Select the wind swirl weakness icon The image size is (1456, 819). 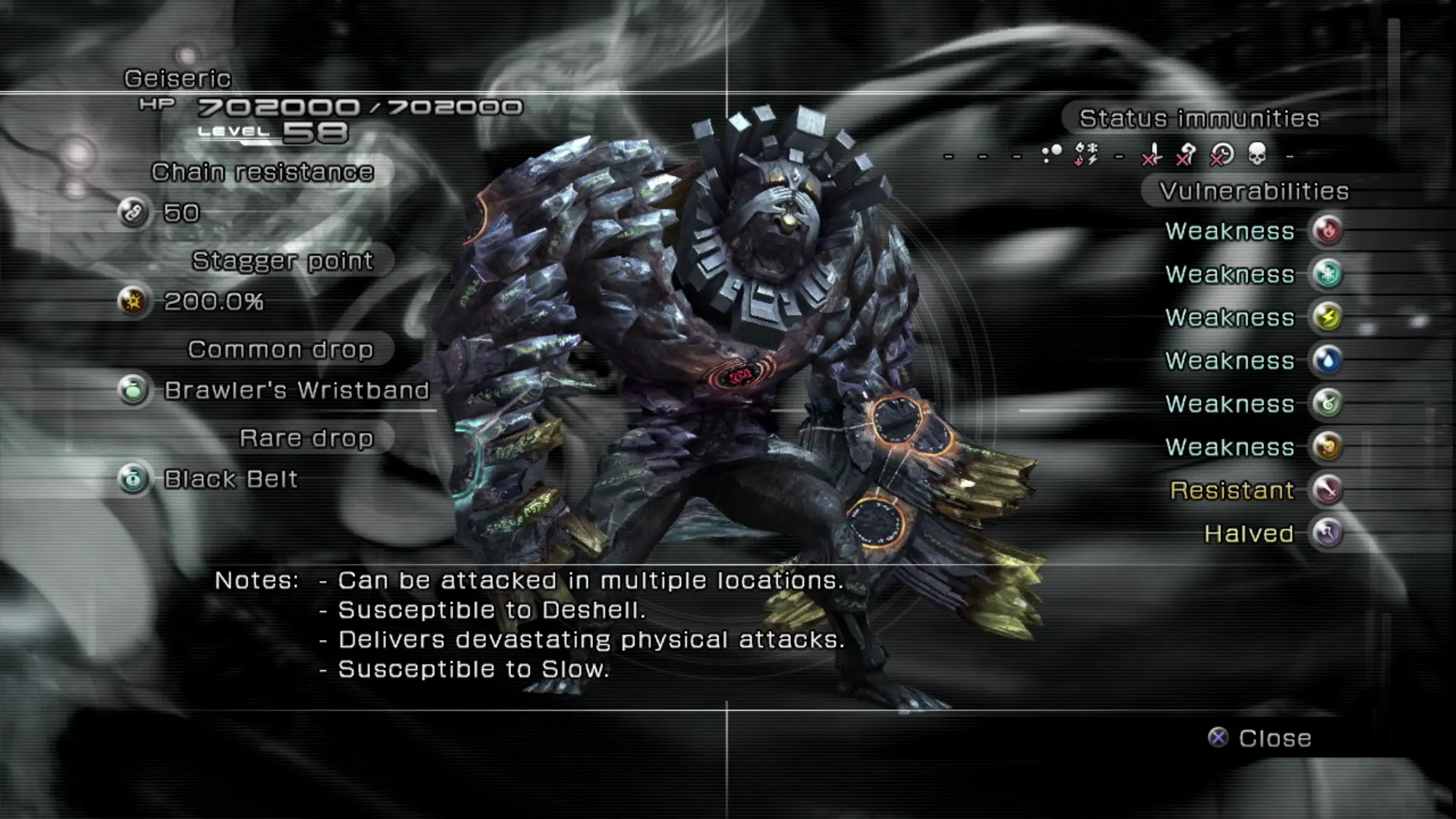[x=1327, y=403]
